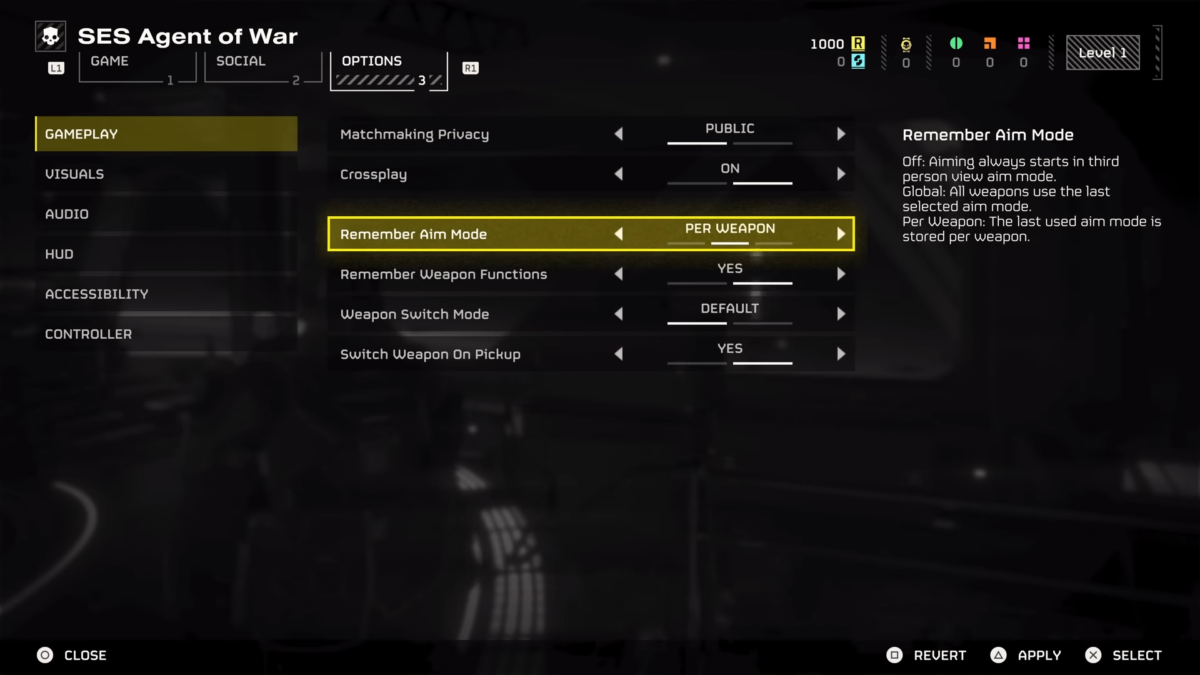Open the CONTROLLER settings section

coord(166,334)
